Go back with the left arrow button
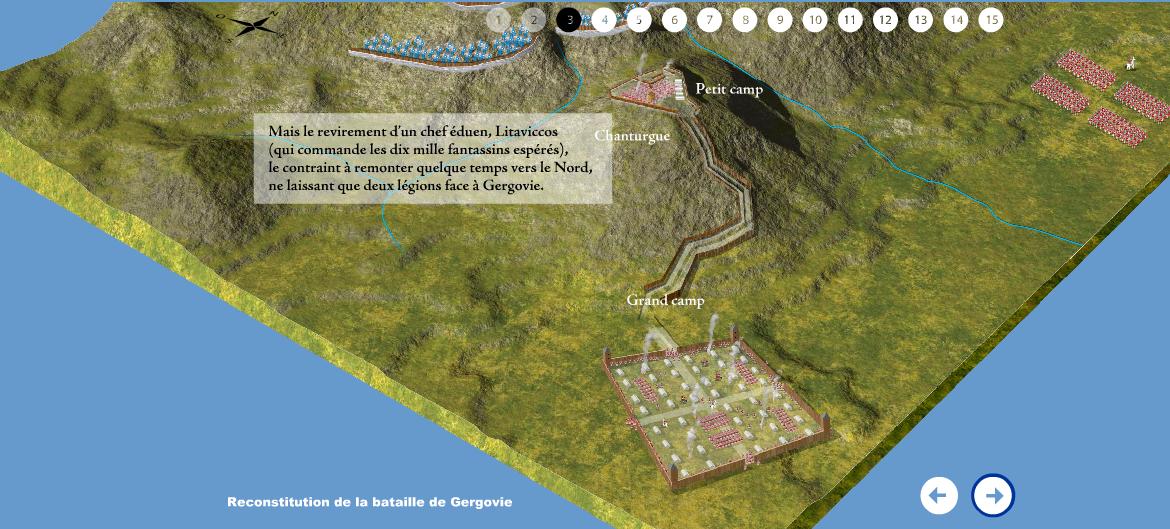 tap(939, 495)
